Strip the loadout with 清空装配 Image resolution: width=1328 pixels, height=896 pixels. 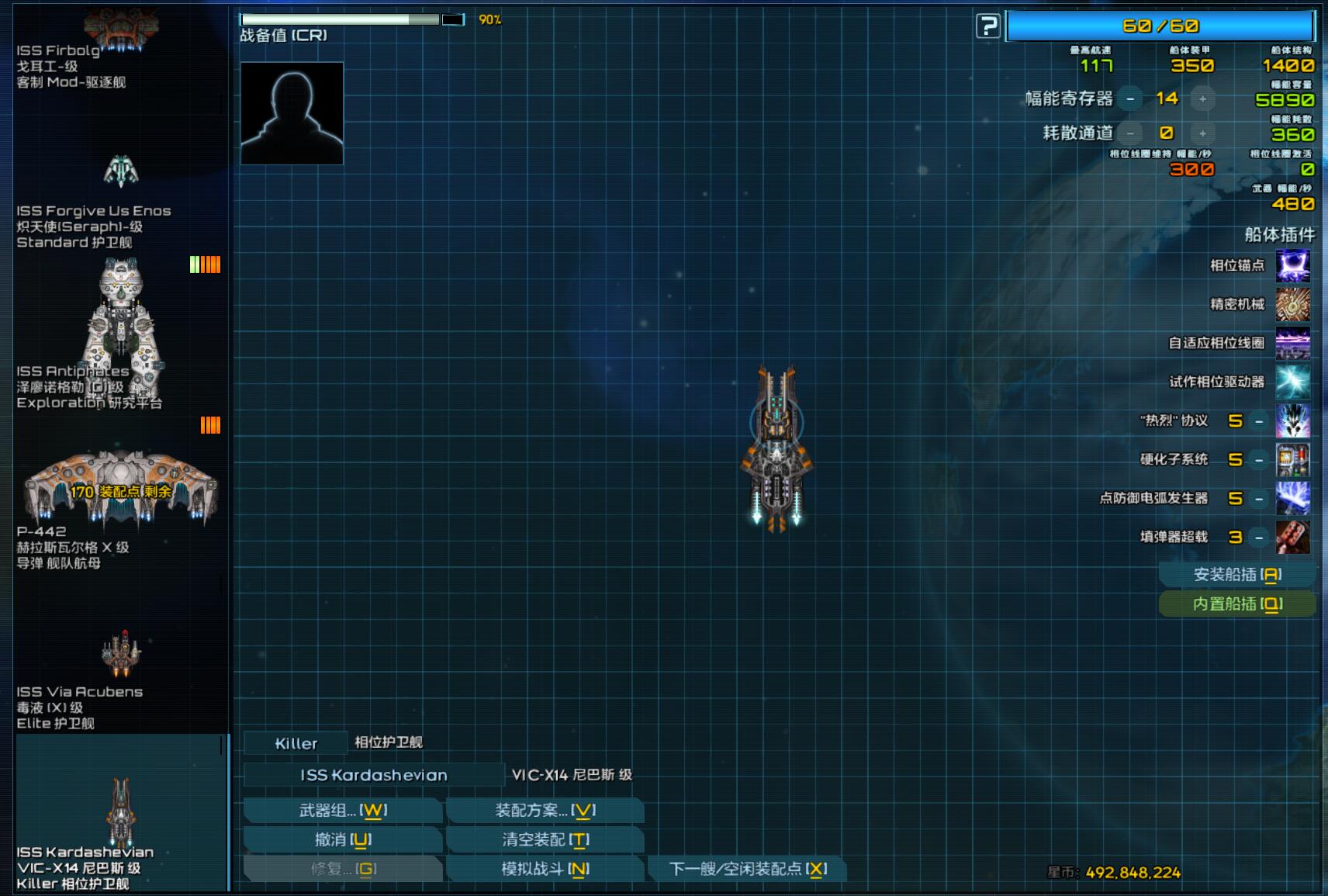pyautogui.click(x=545, y=839)
